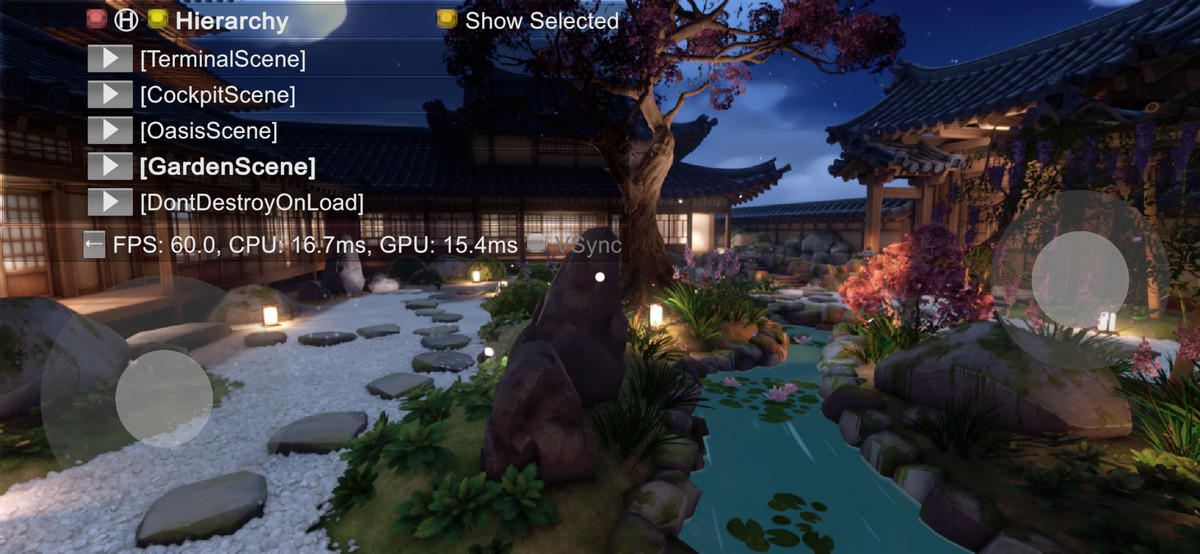Select the [DontDestroyOnLoad] label

(252, 202)
